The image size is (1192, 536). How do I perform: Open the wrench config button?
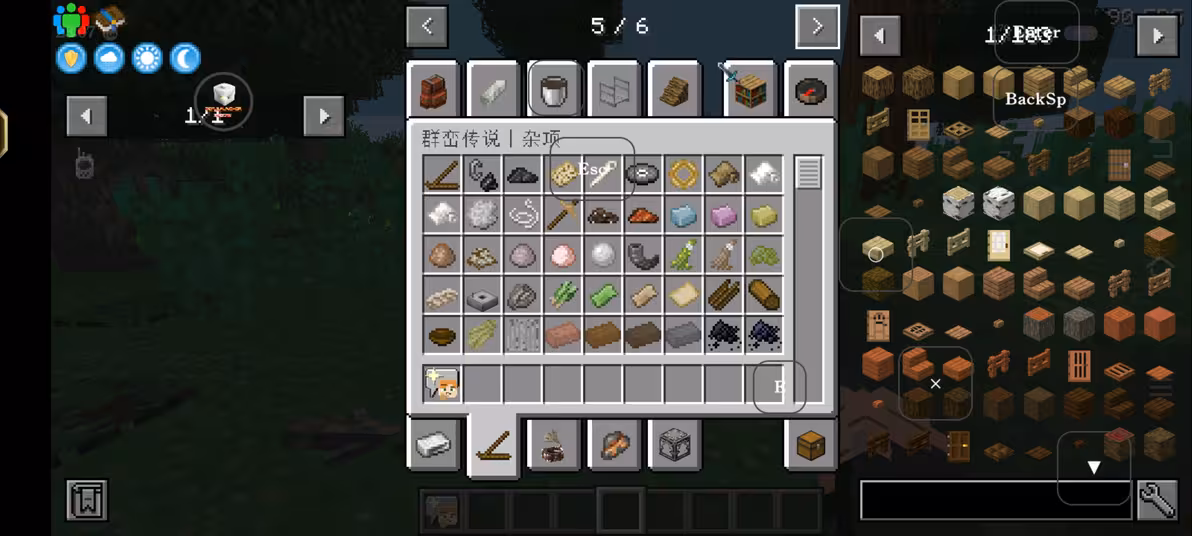point(1157,500)
